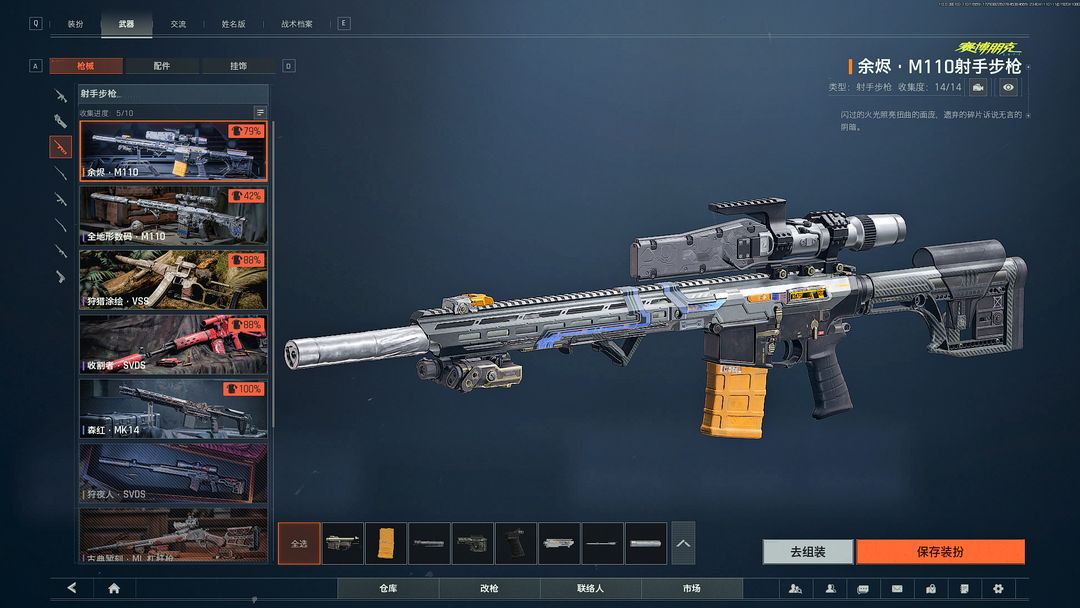The width and height of the screenshot is (1080, 608).
Task: Select the 狩猎涂绘 VSS skin
Action: pos(173,279)
